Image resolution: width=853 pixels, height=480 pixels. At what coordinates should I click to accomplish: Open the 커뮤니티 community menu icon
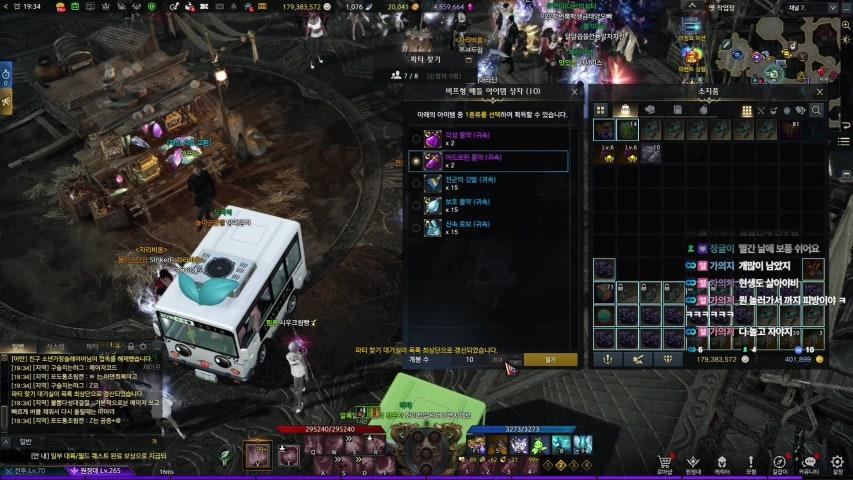pyautogui.click(x=808, y=463)
